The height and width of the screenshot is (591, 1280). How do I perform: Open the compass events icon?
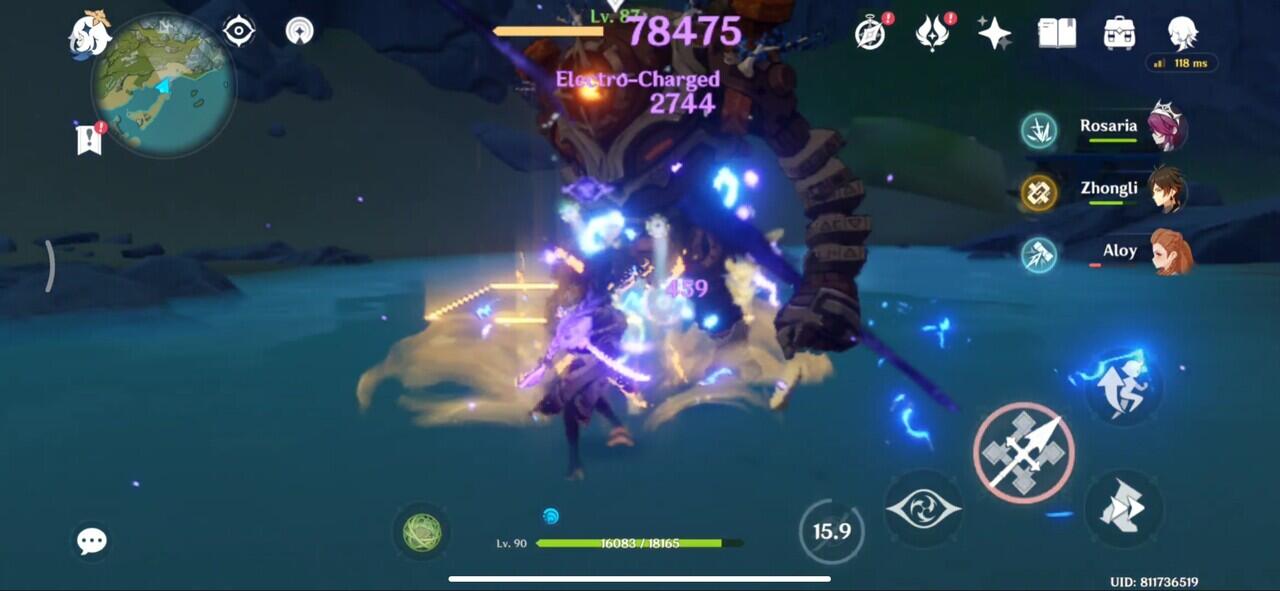[x=870, y=33]
